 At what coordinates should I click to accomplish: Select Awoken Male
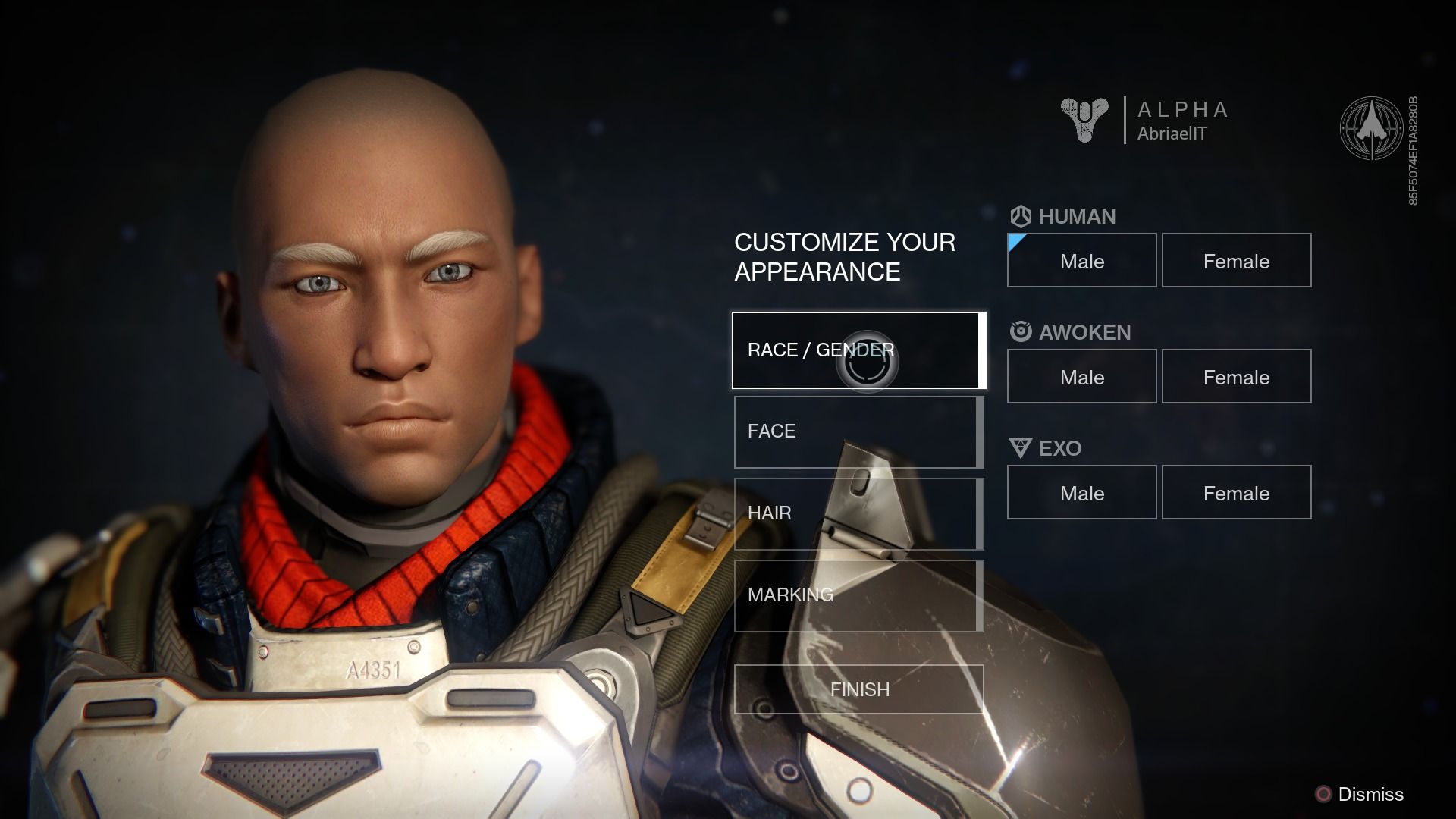(x=1081, y=376)
